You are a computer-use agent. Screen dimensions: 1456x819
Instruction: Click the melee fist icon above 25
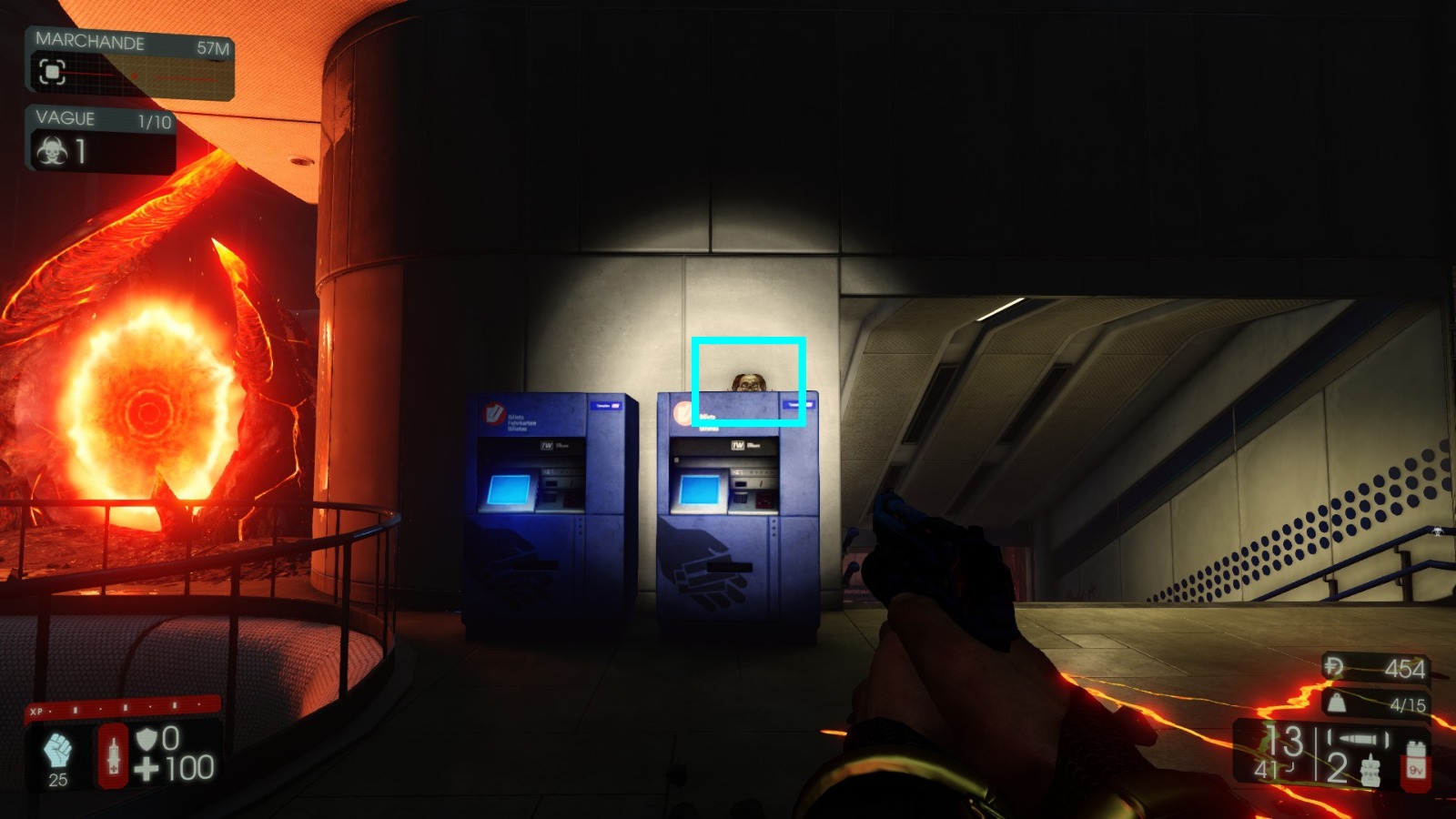[x=57, y=750]
